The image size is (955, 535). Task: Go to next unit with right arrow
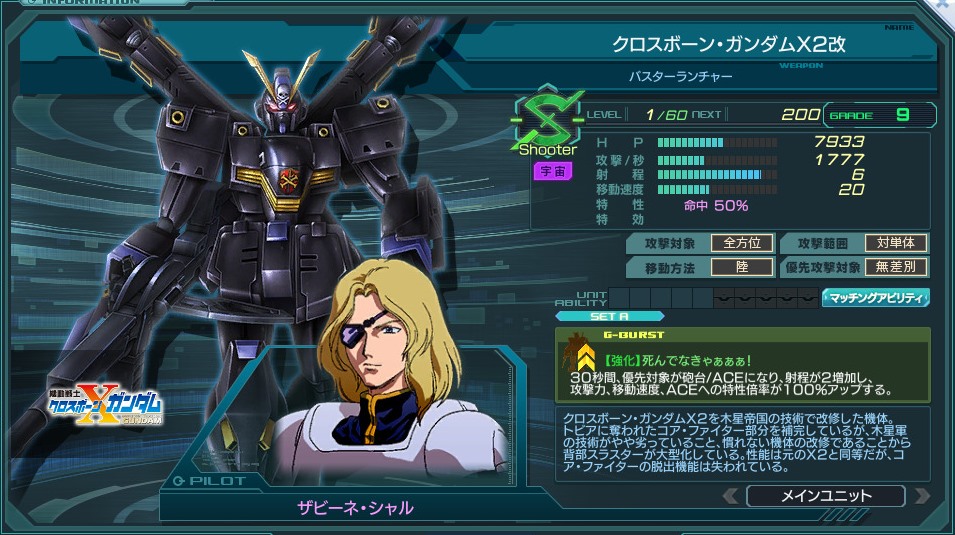click(921, 496)
